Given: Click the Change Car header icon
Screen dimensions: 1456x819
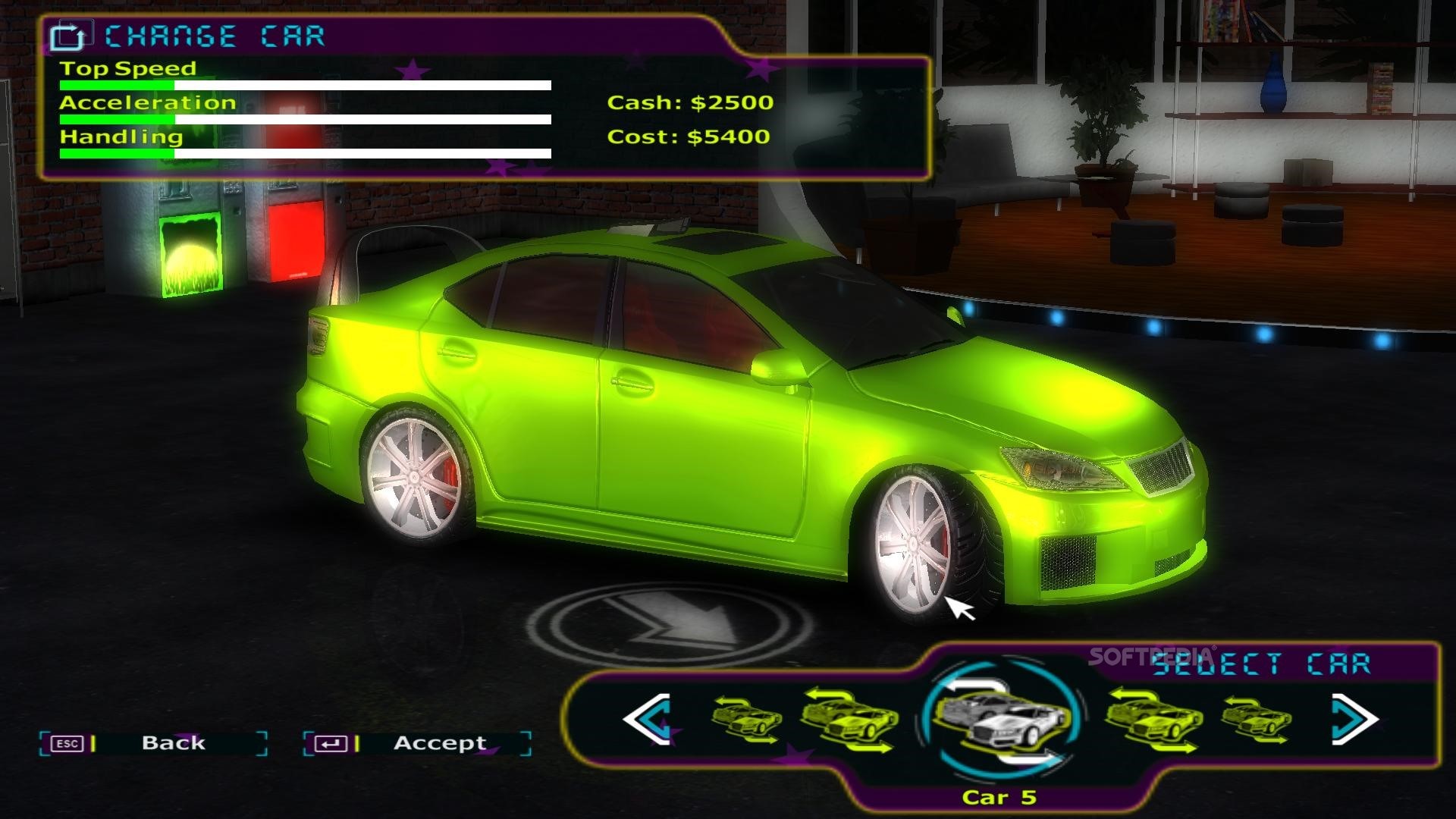Looking at the screenshot, I should tap(68, 36).
